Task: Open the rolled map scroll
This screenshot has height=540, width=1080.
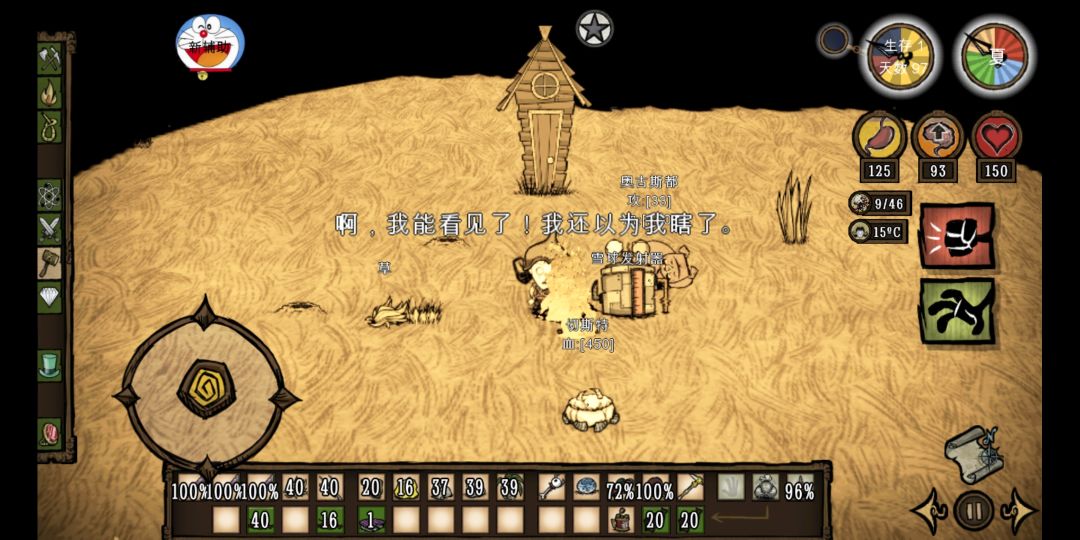Action: click(973, 454)
